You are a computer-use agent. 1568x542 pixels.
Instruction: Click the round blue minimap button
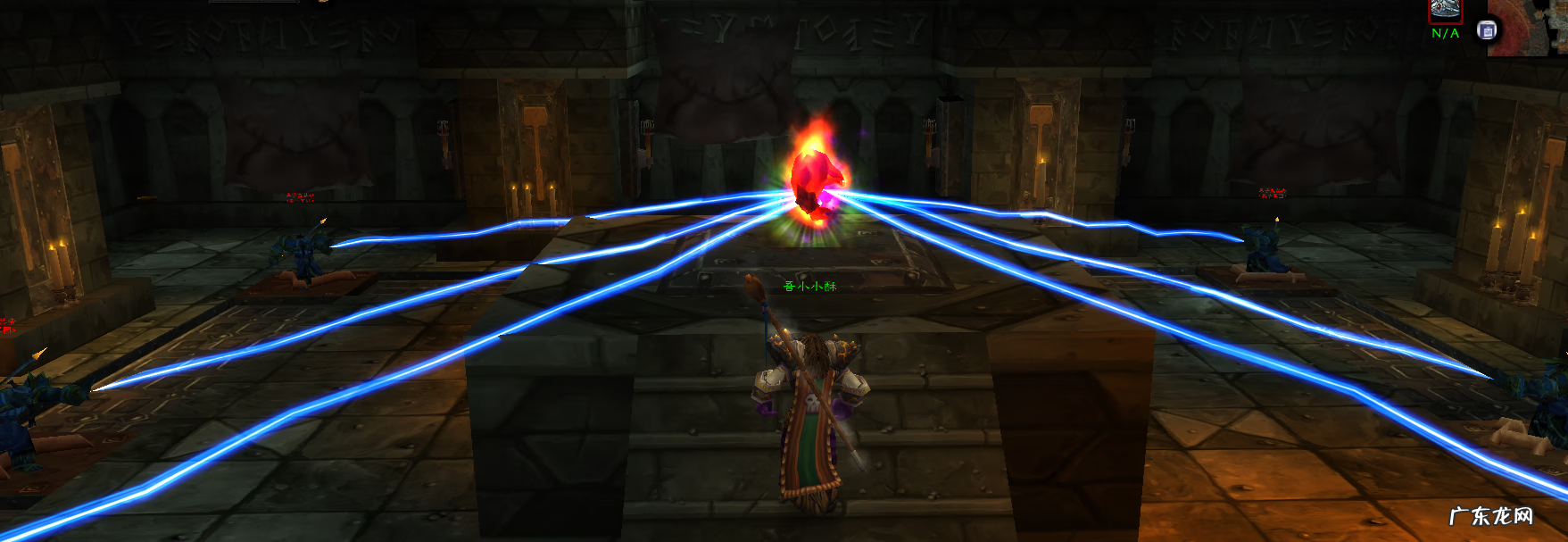click(1487, 31)
